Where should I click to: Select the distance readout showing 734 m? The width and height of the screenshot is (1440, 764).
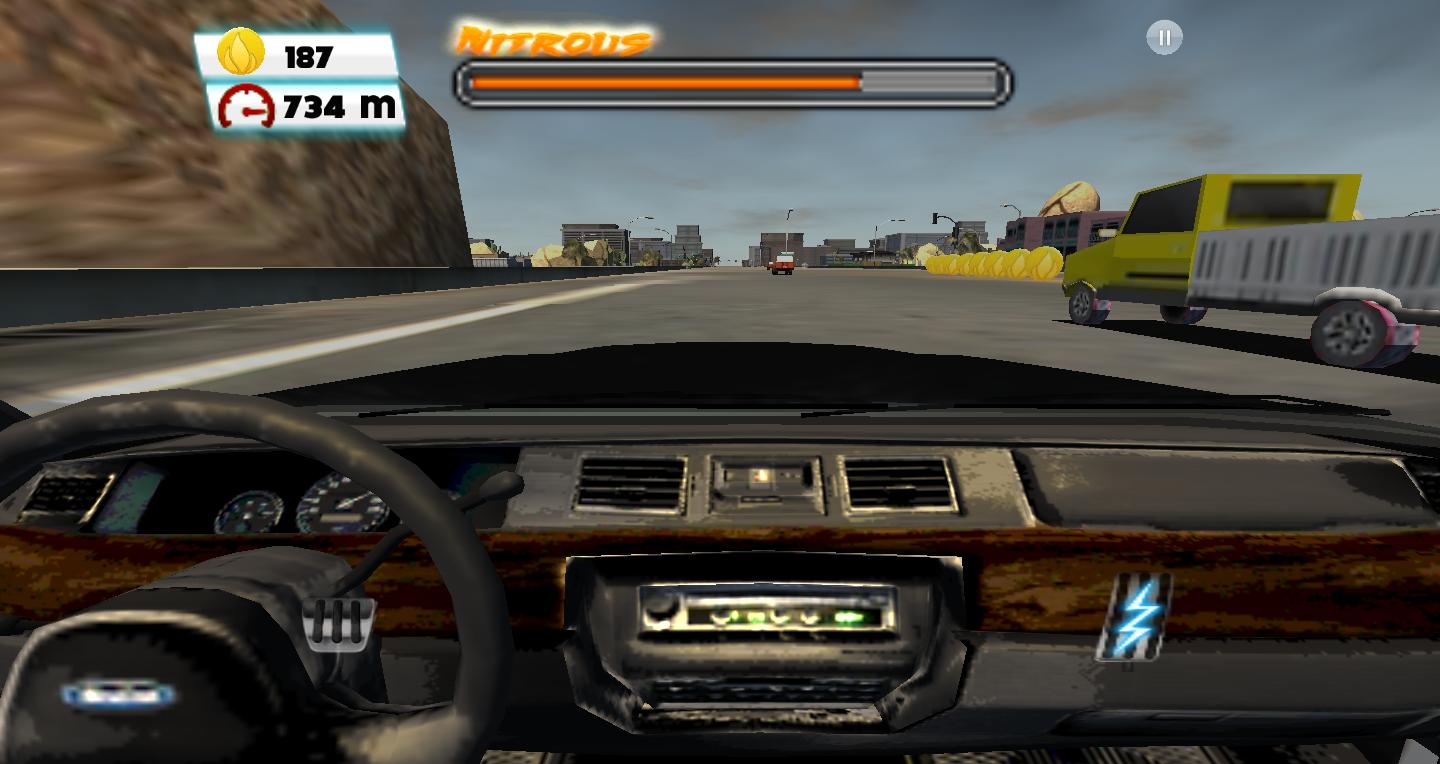330,104
